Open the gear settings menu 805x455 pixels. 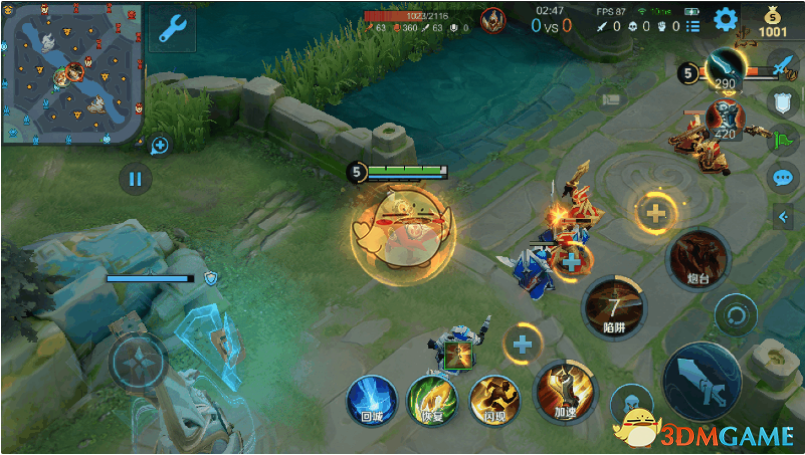724,19
